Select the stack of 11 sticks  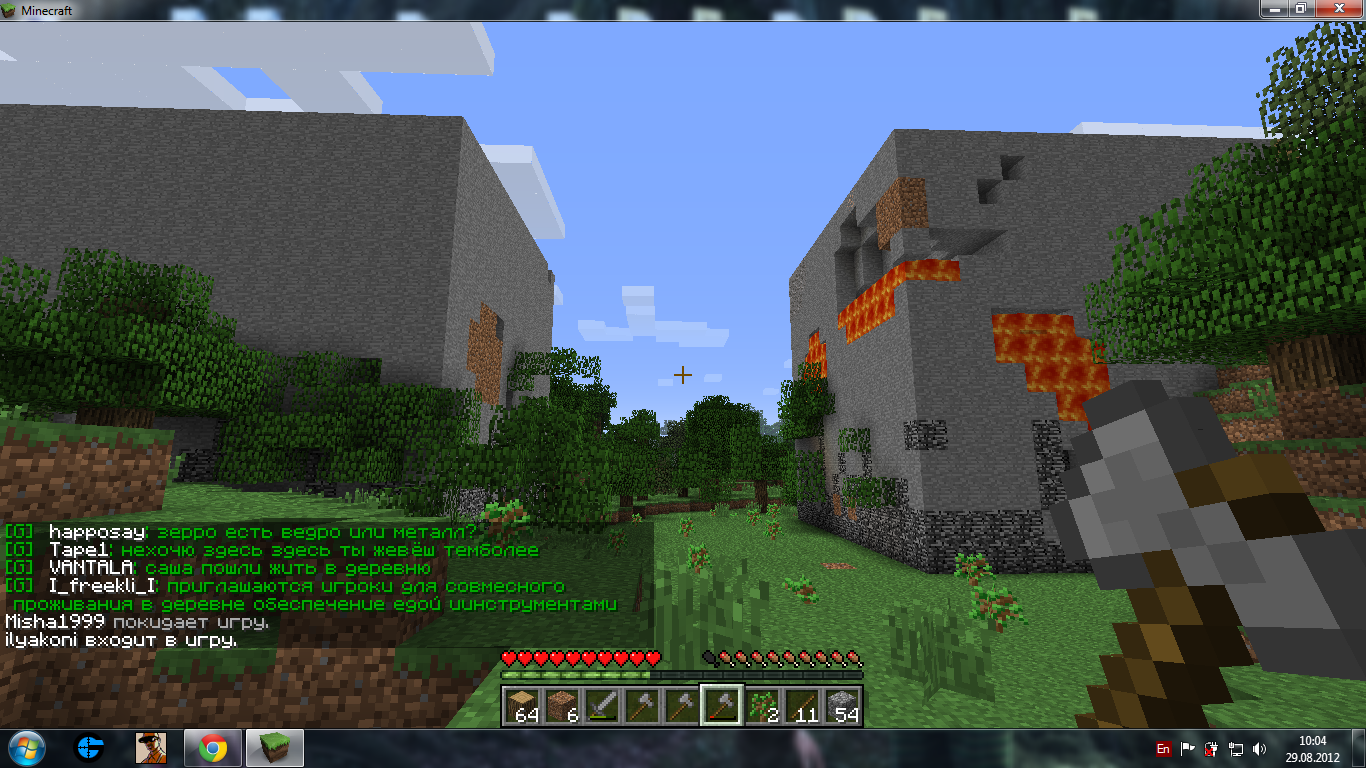coord(802,706)
